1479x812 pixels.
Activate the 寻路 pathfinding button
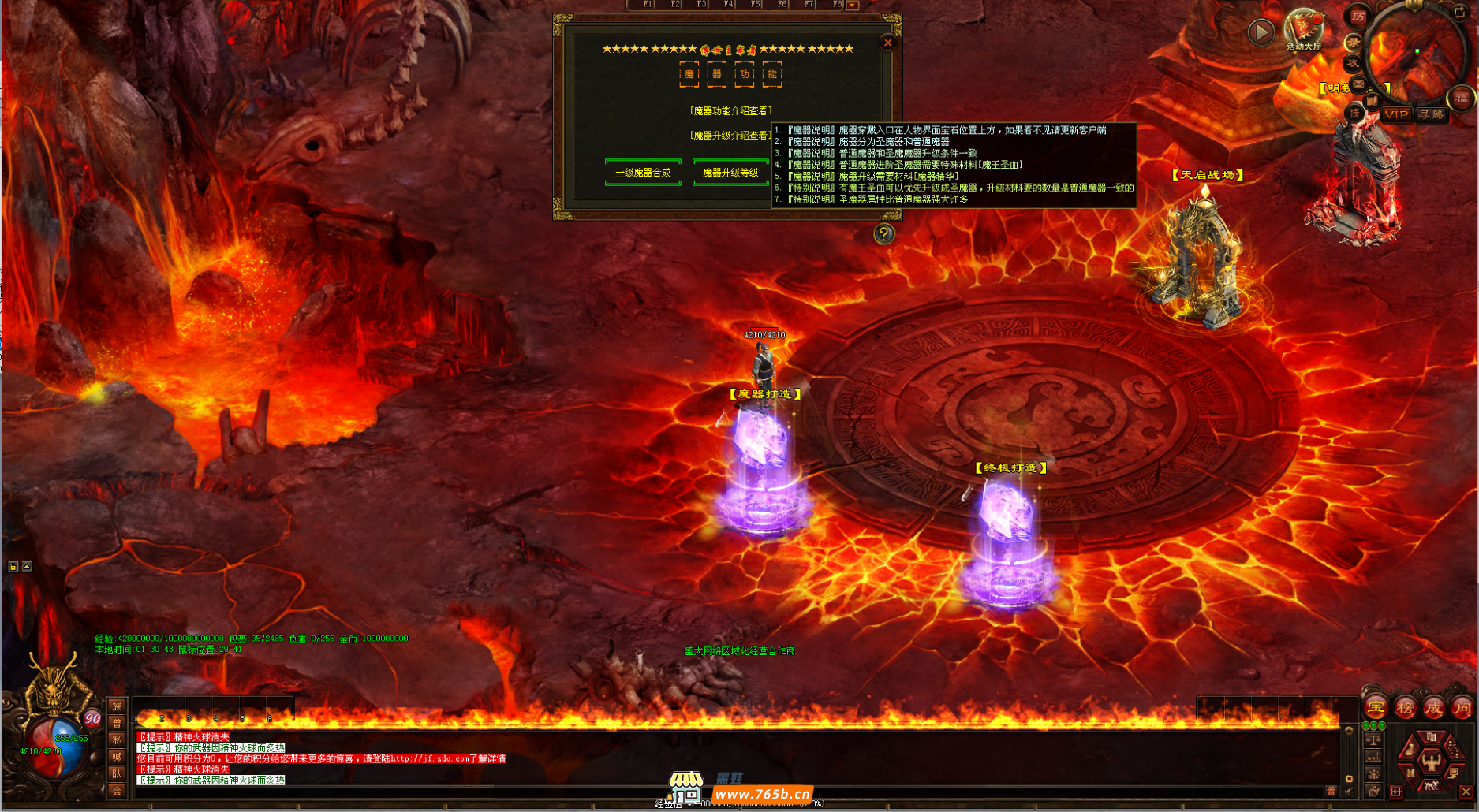point(1431,114)
